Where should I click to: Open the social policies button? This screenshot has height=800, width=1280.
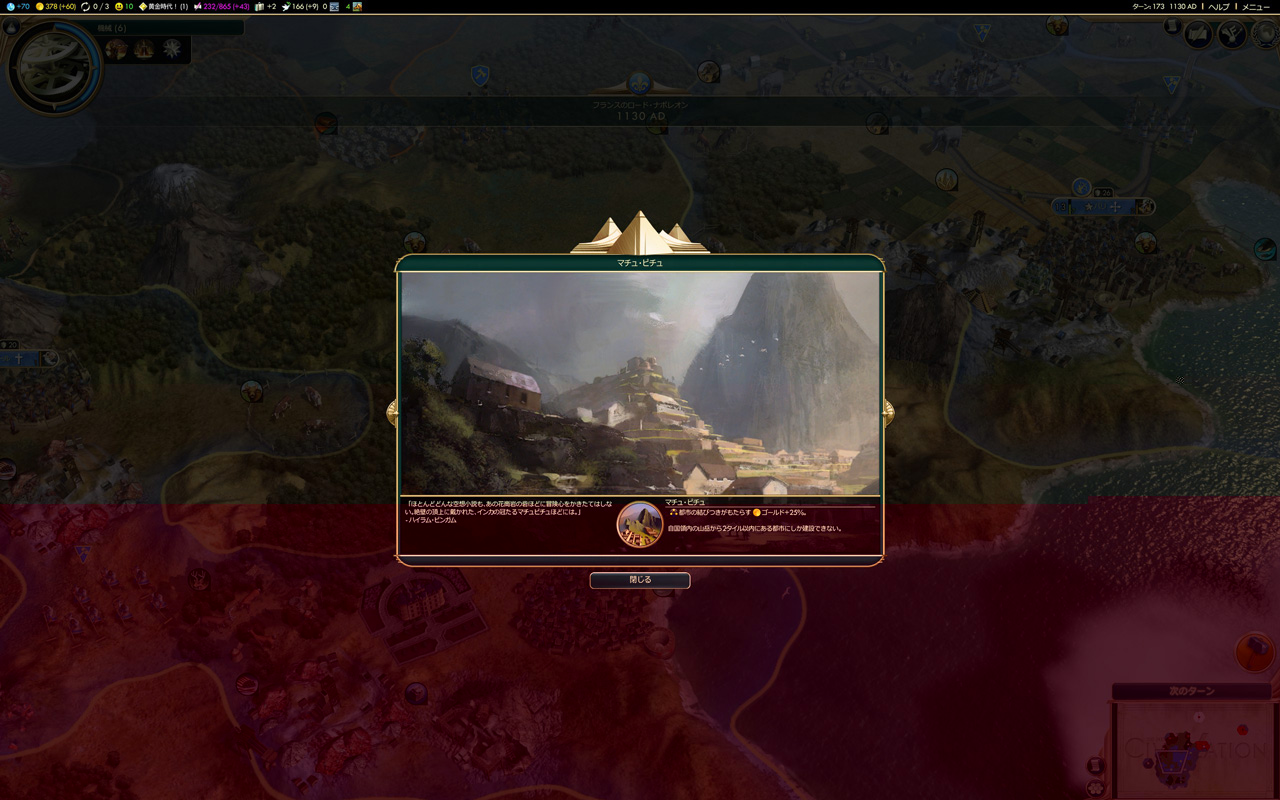[x=1231, y=35]
